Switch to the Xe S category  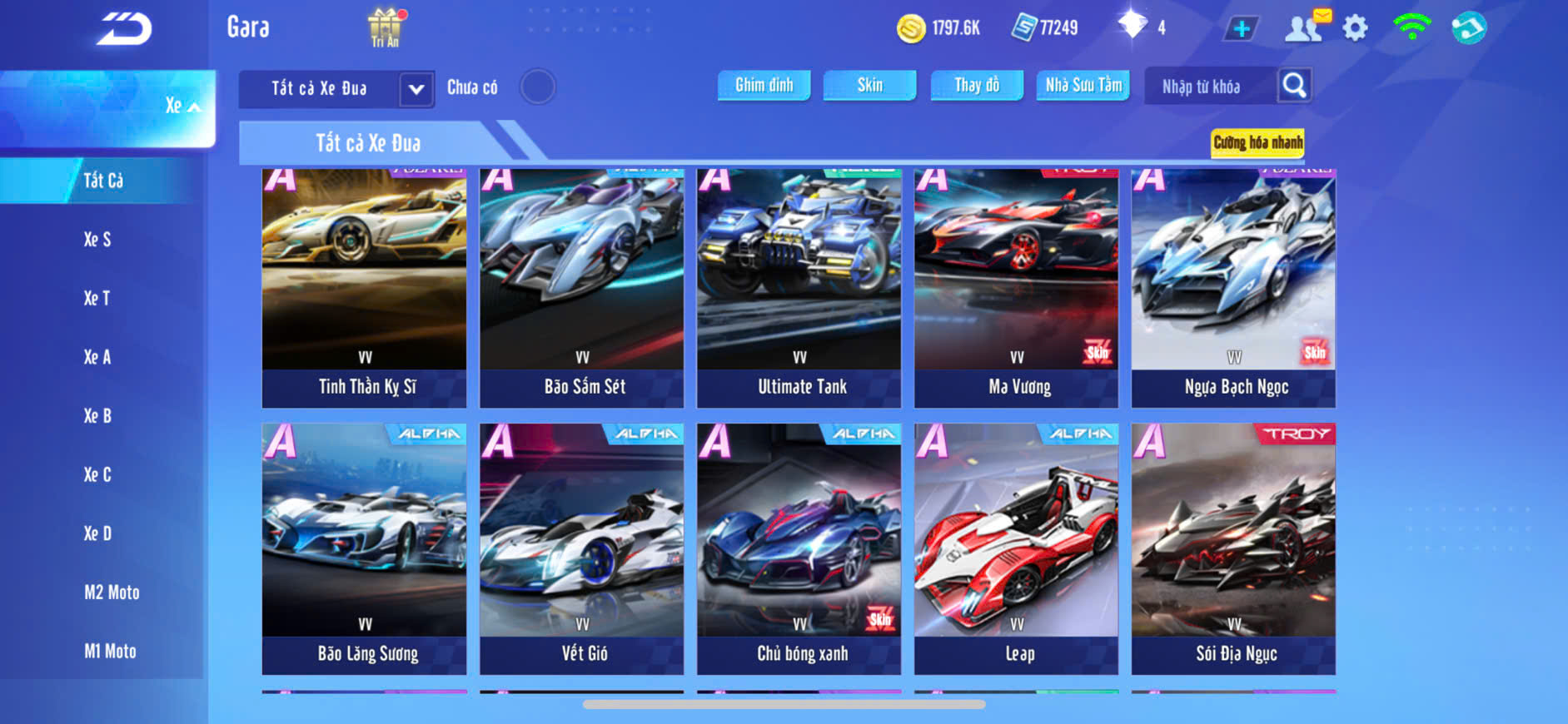click(x=97, y=240)
